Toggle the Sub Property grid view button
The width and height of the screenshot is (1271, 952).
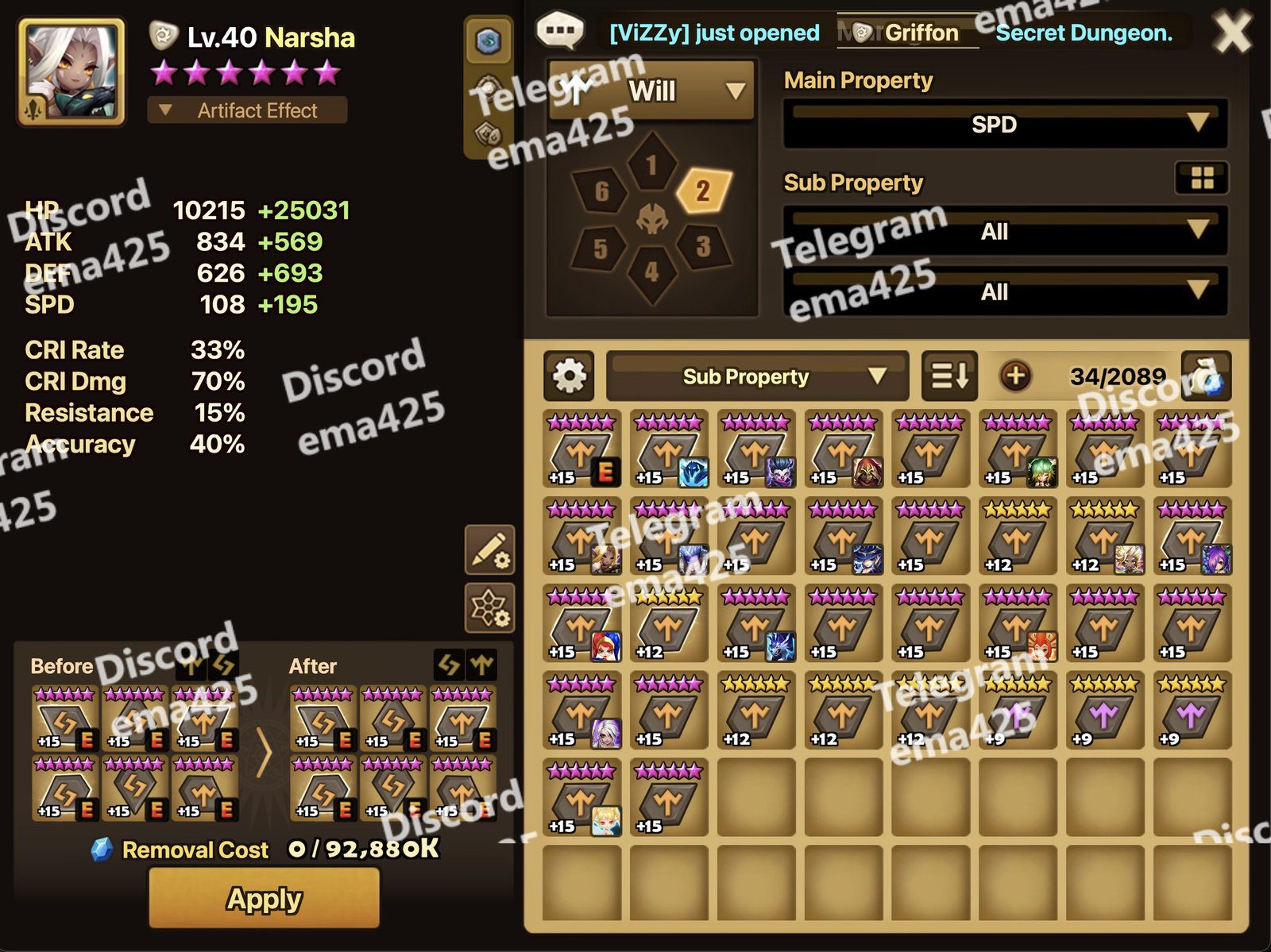(1202, 179)
